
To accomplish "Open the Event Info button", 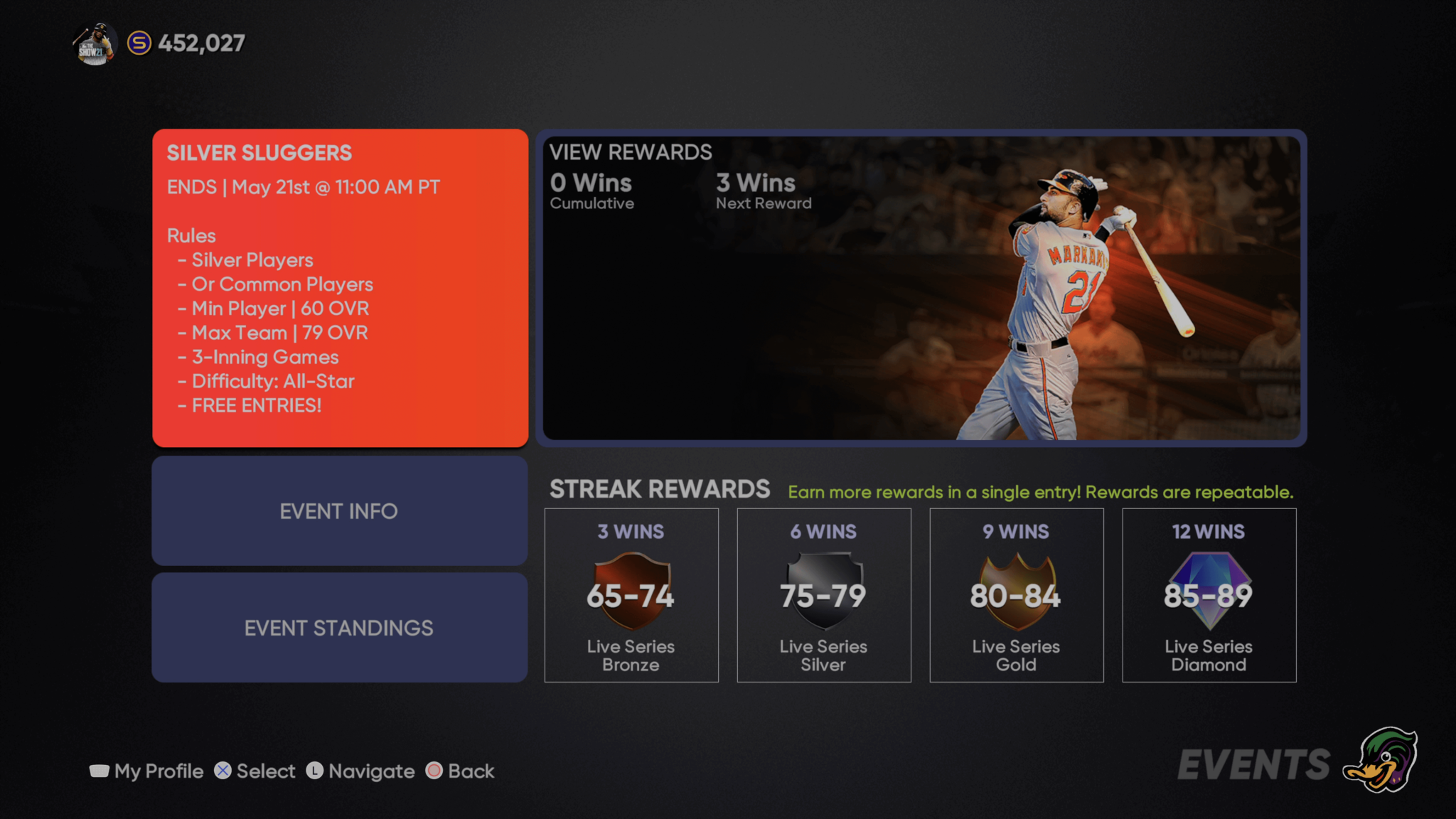I will (340, 511).
